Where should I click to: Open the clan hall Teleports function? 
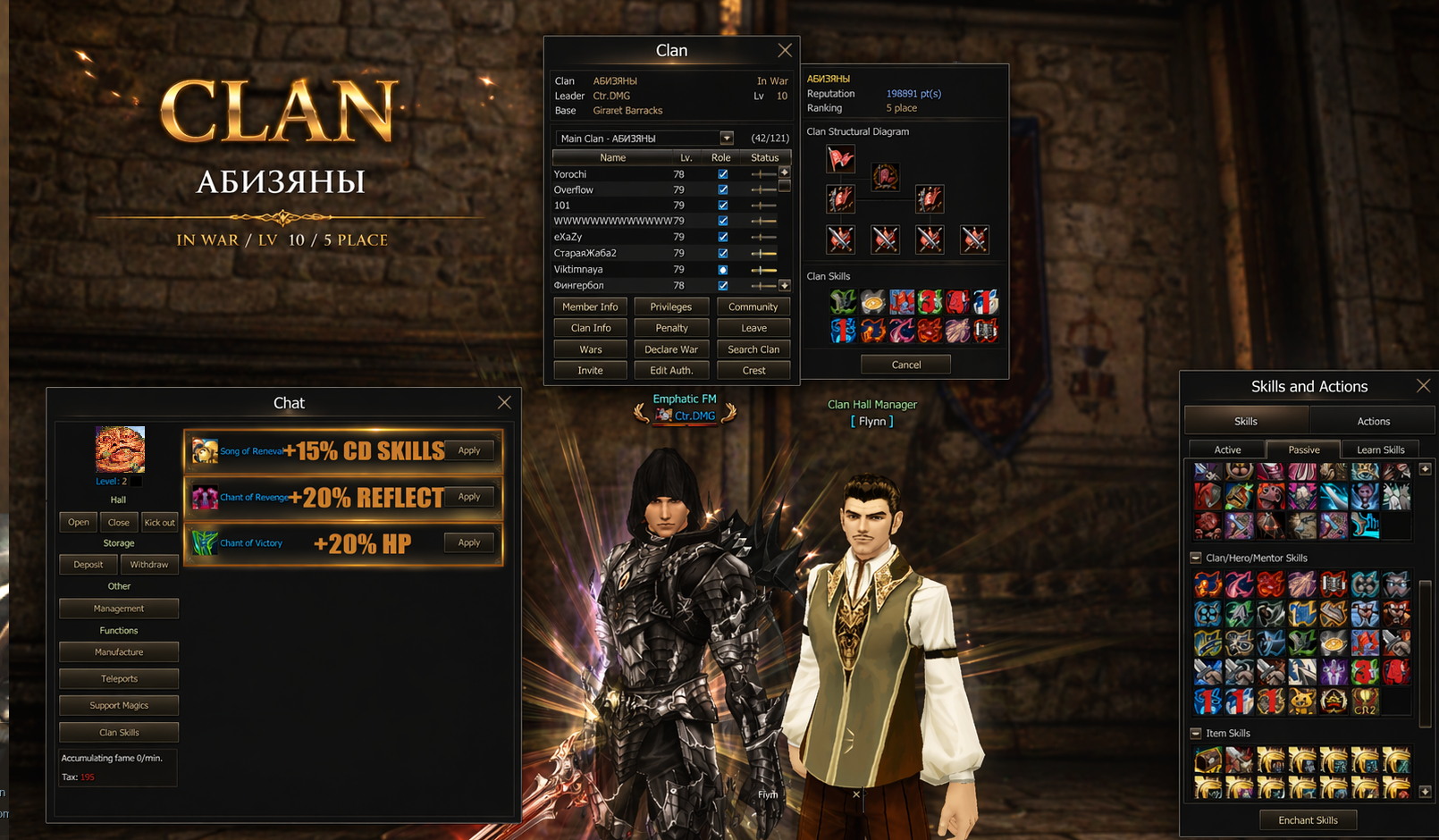pyautogui.click(x=119, y=679)
